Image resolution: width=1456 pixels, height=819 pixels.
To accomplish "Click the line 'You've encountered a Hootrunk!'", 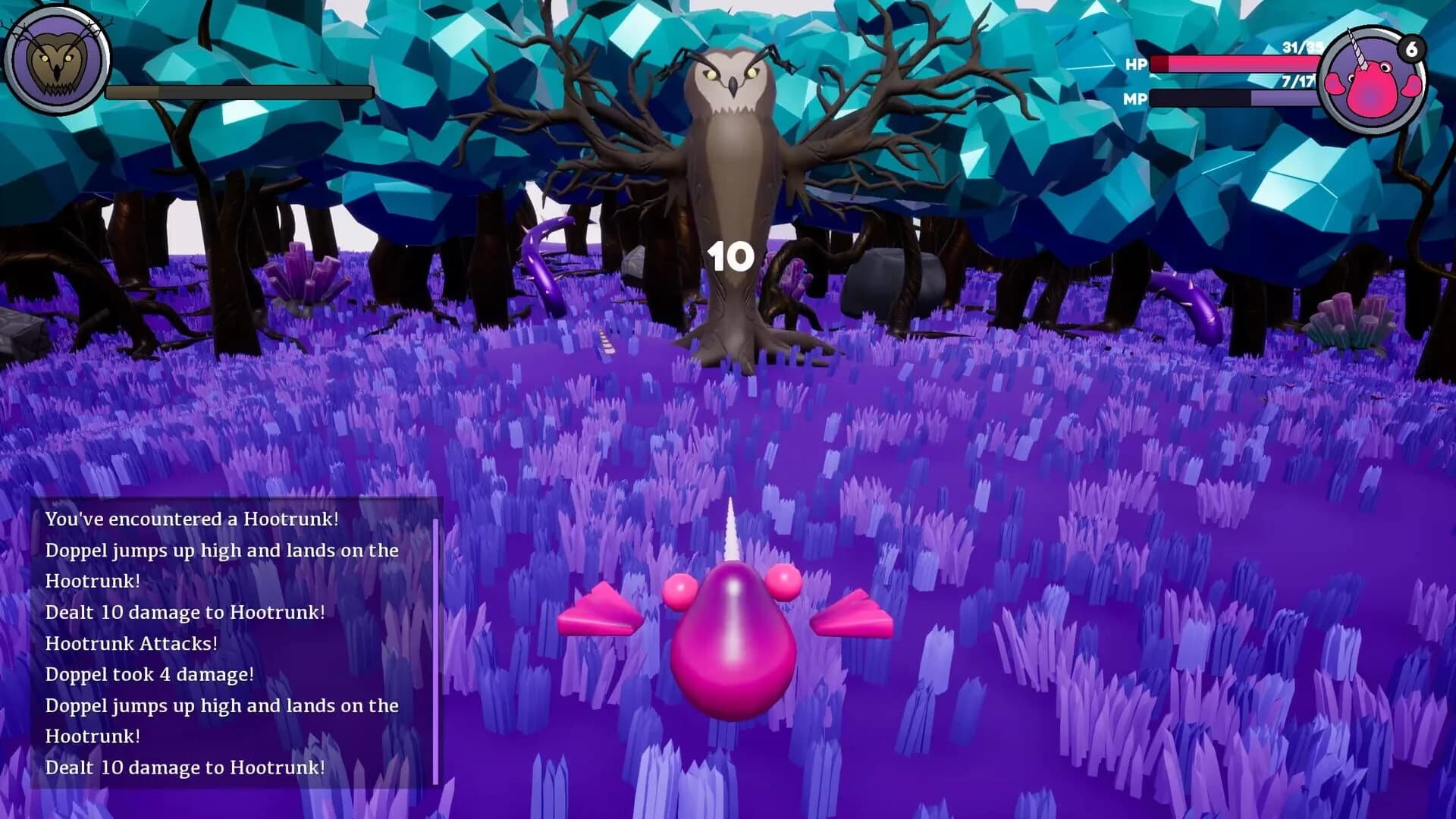I will (193, 520).
